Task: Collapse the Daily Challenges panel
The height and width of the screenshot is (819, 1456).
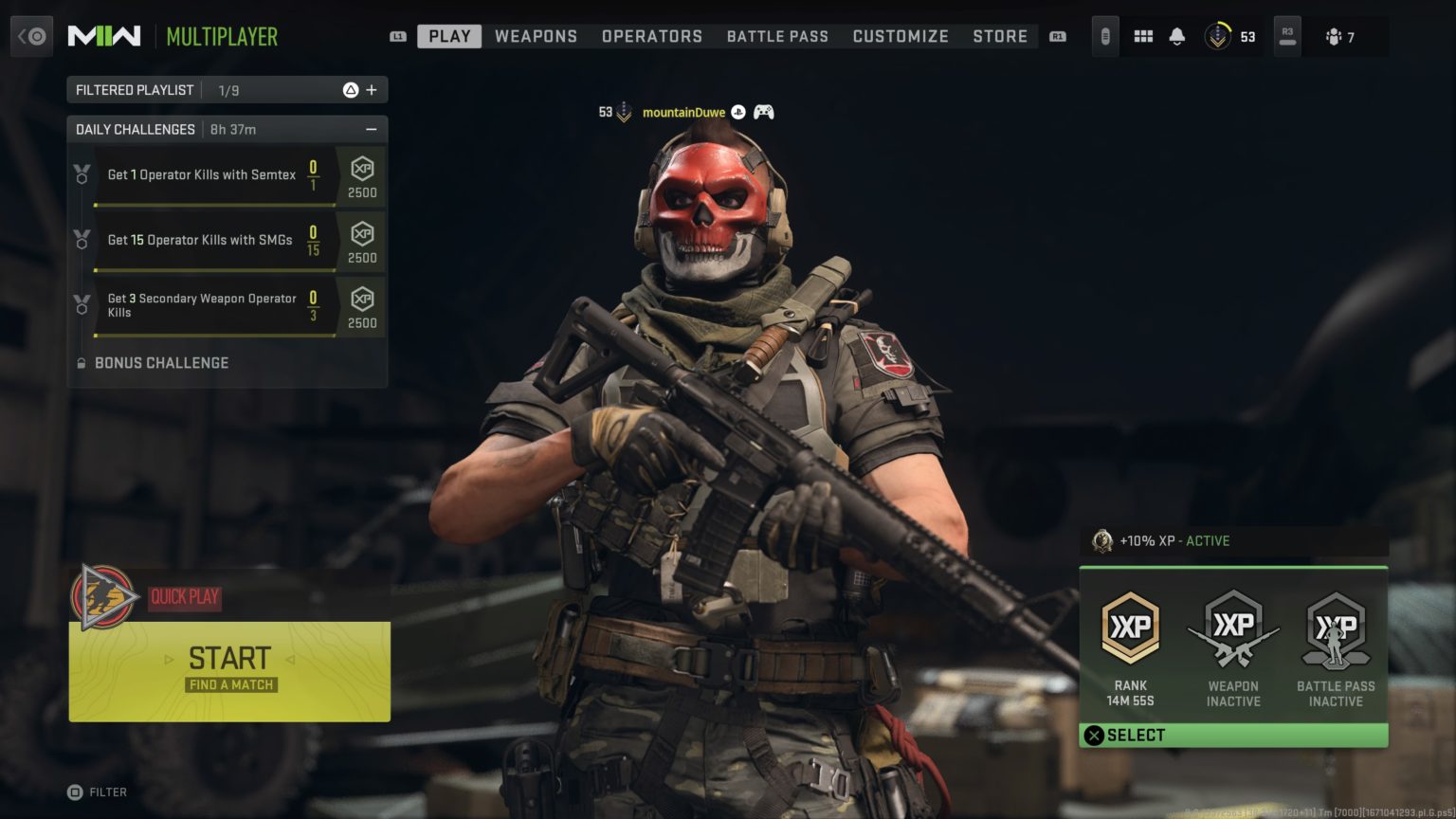Action: coord(370,129)
